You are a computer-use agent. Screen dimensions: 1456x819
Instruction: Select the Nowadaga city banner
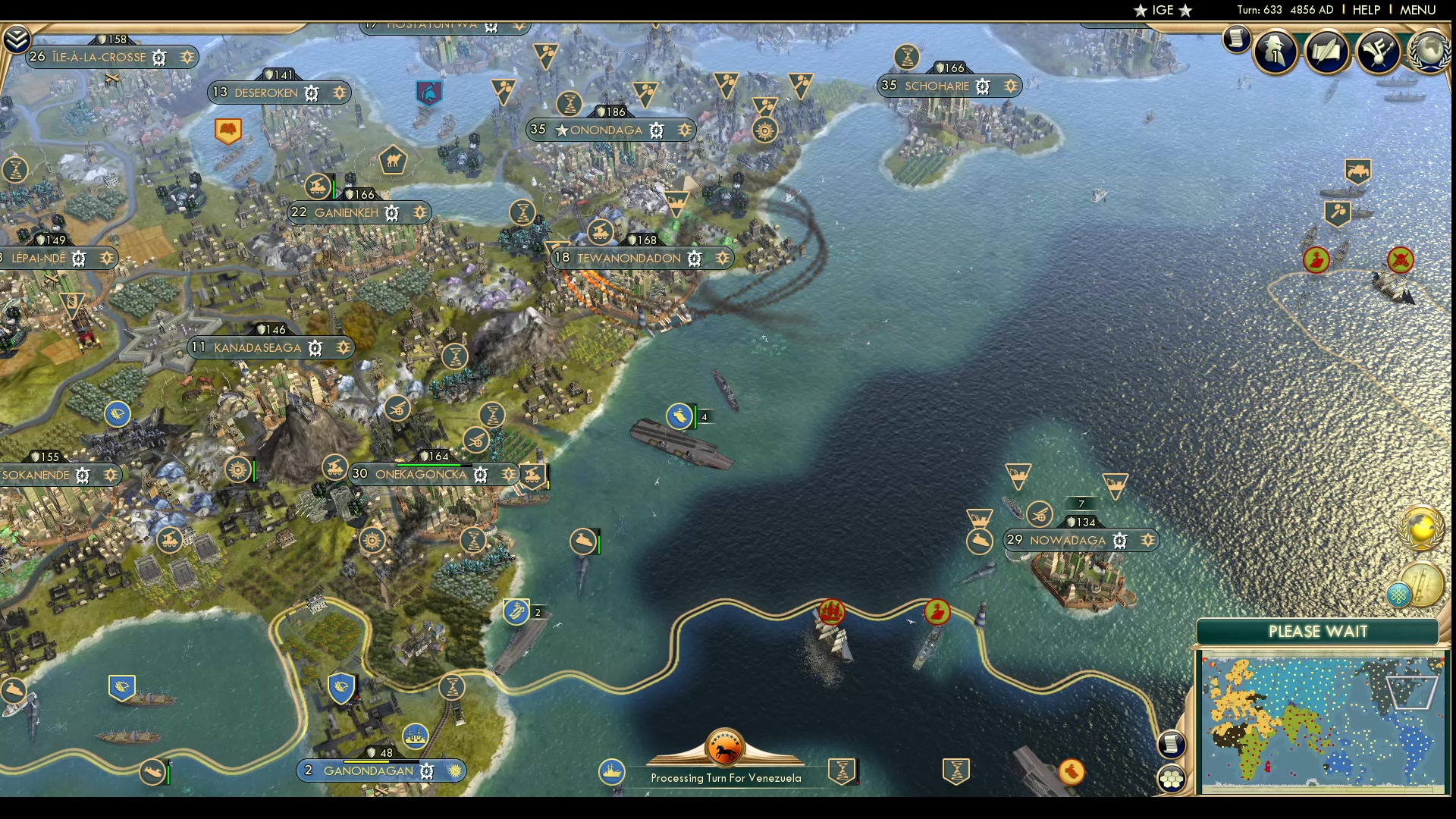tap(1069, 540)
